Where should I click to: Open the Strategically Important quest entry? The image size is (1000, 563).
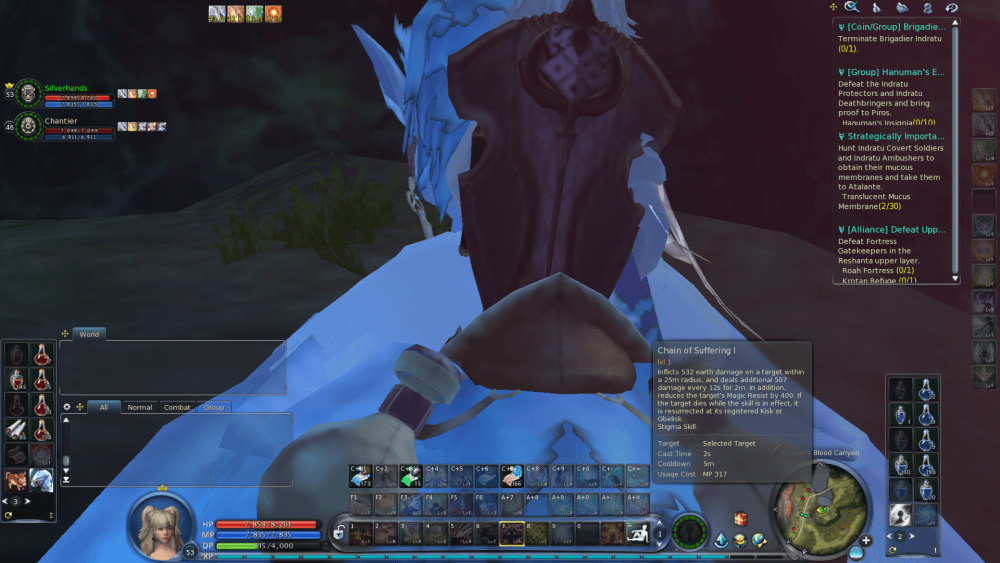click(x=895, y=136)
